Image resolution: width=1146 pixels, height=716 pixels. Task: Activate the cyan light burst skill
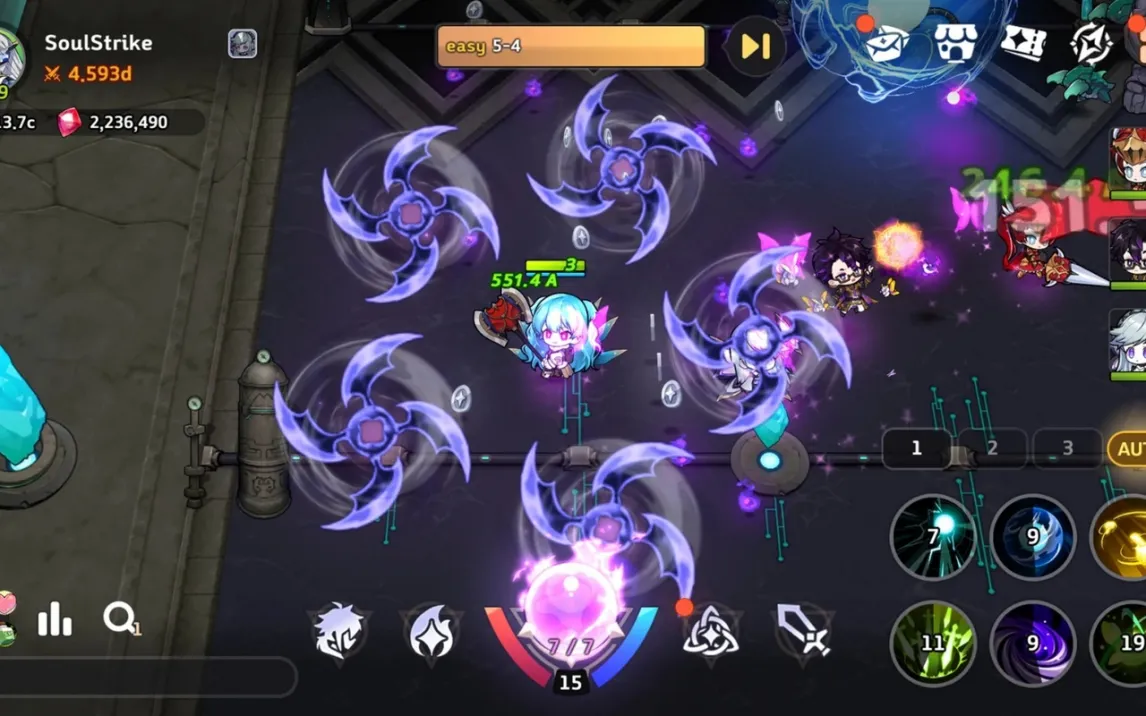pyautogui.click(x=932, y=537)
